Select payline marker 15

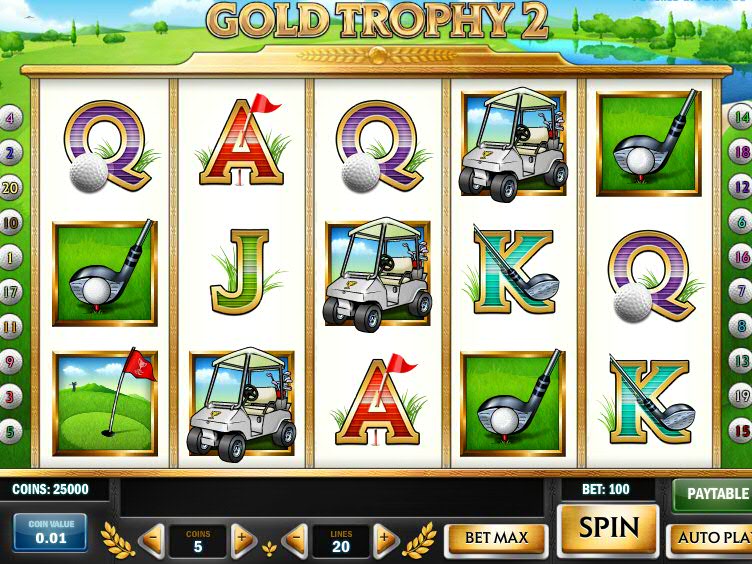pyautogui.click(x=741, y=432)
